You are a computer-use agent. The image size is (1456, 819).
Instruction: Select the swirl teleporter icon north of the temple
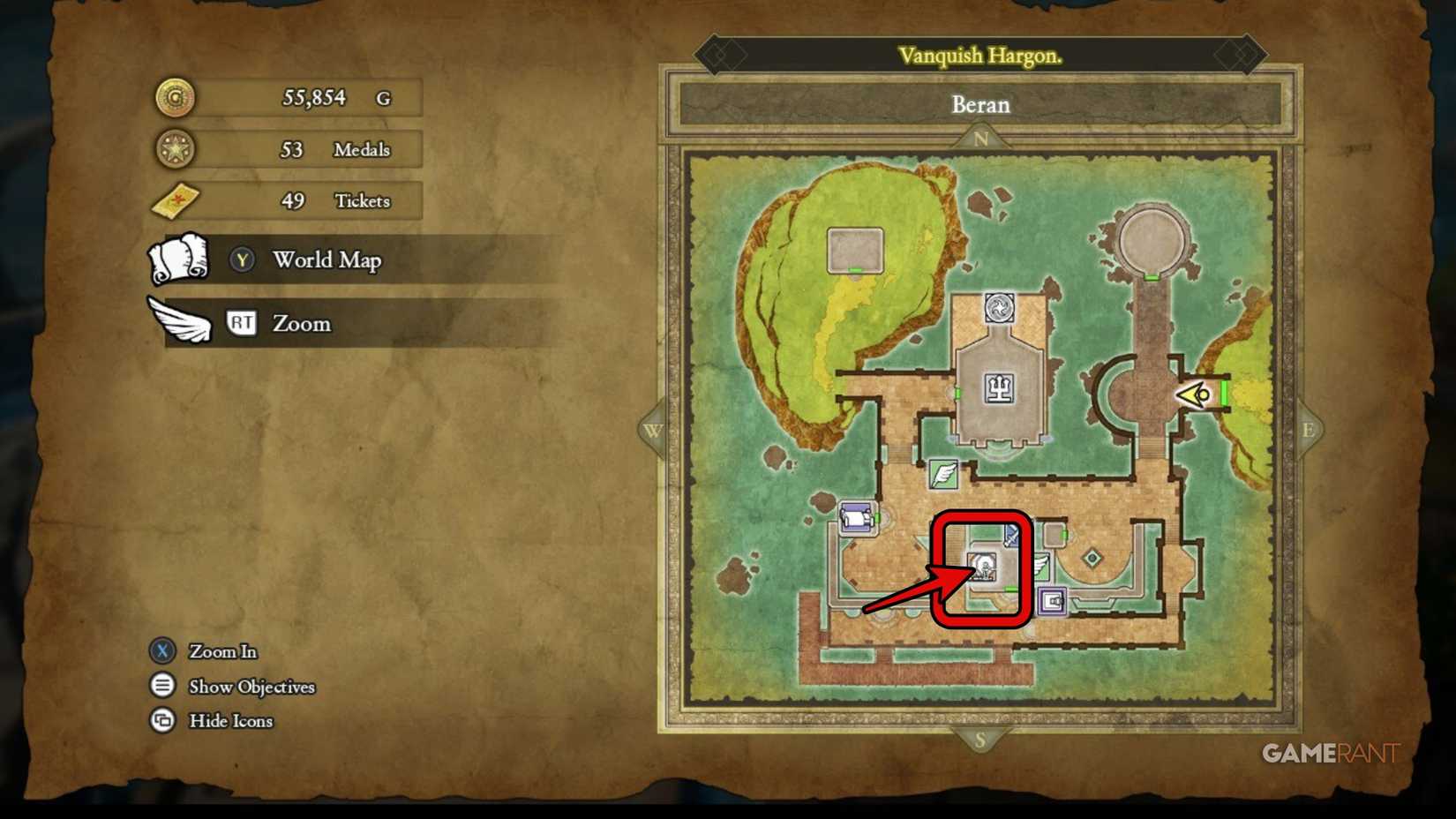1000,307
